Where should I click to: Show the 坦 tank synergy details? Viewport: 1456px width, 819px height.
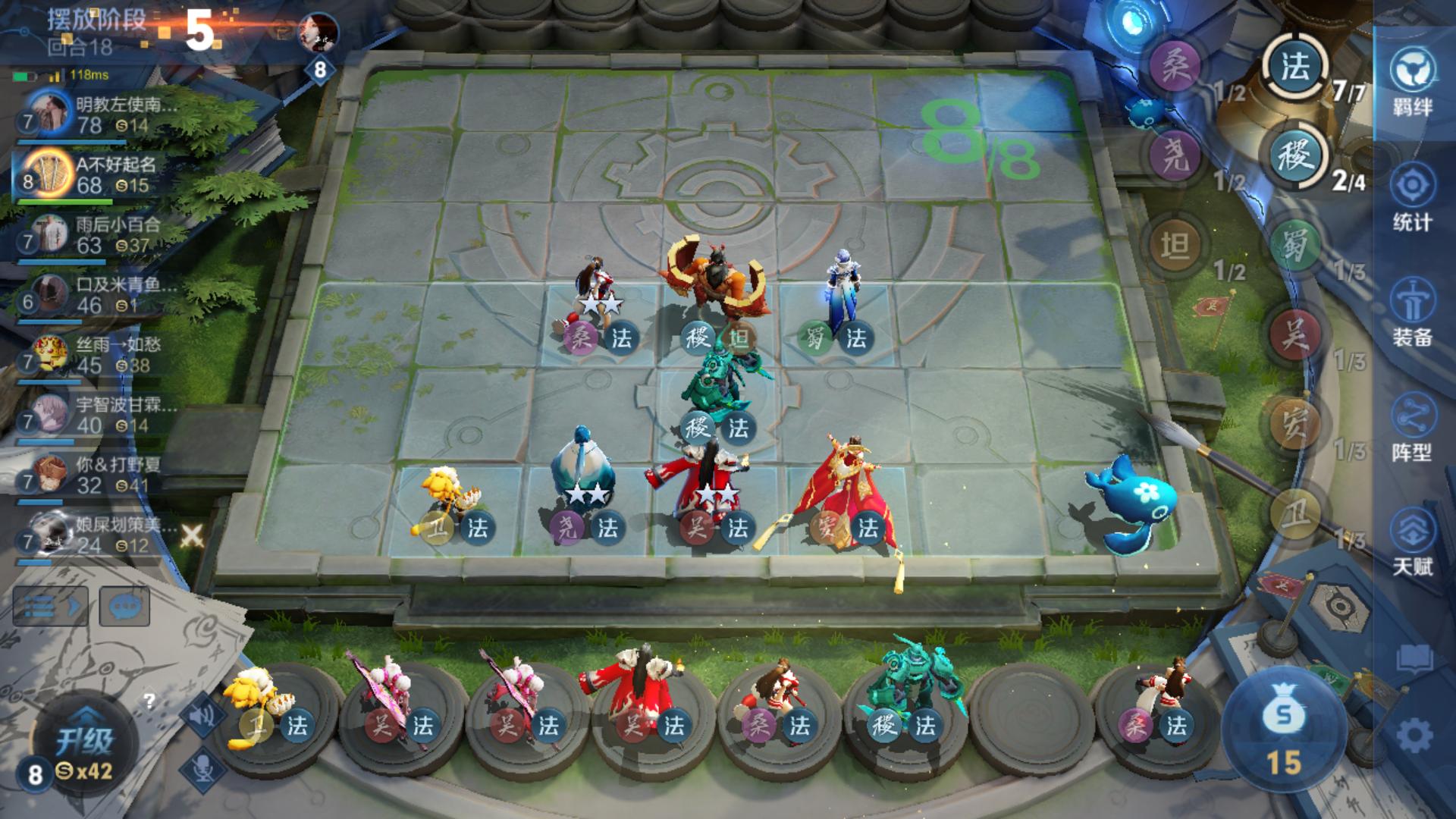[1175, 246]
